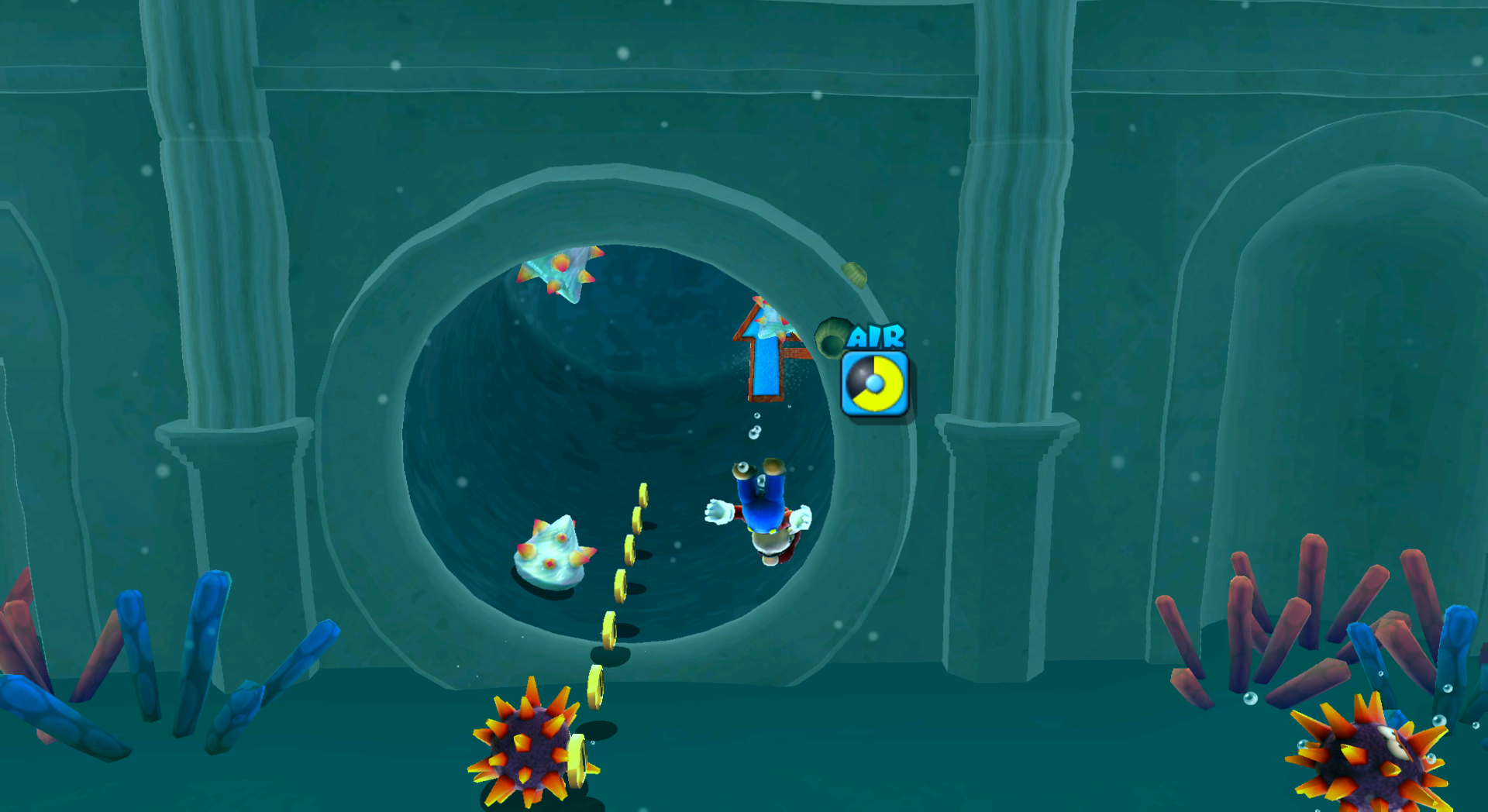Select the AIR text label
The width and height of the screenshot is (1488, 812).
tap(876, 337)
